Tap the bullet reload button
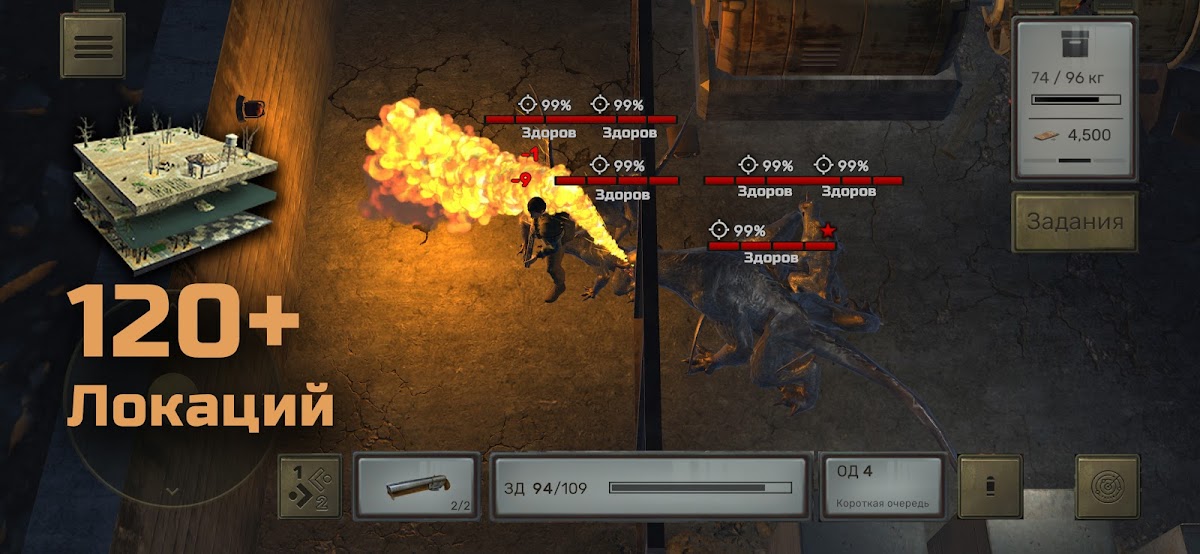Screen dimensions: 1200x554 (x=990, y=488)
